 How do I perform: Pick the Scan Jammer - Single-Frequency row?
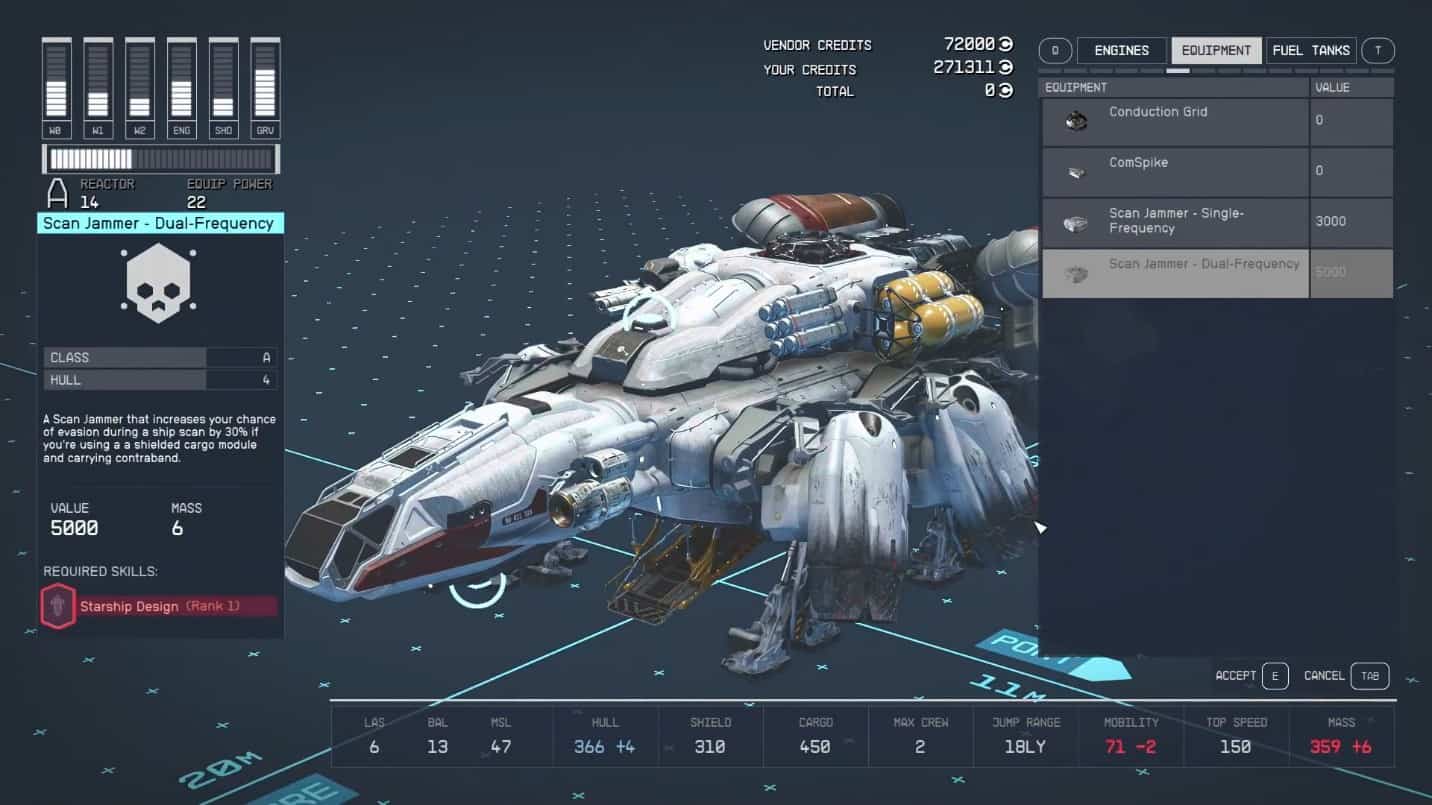click(1175, 221)
